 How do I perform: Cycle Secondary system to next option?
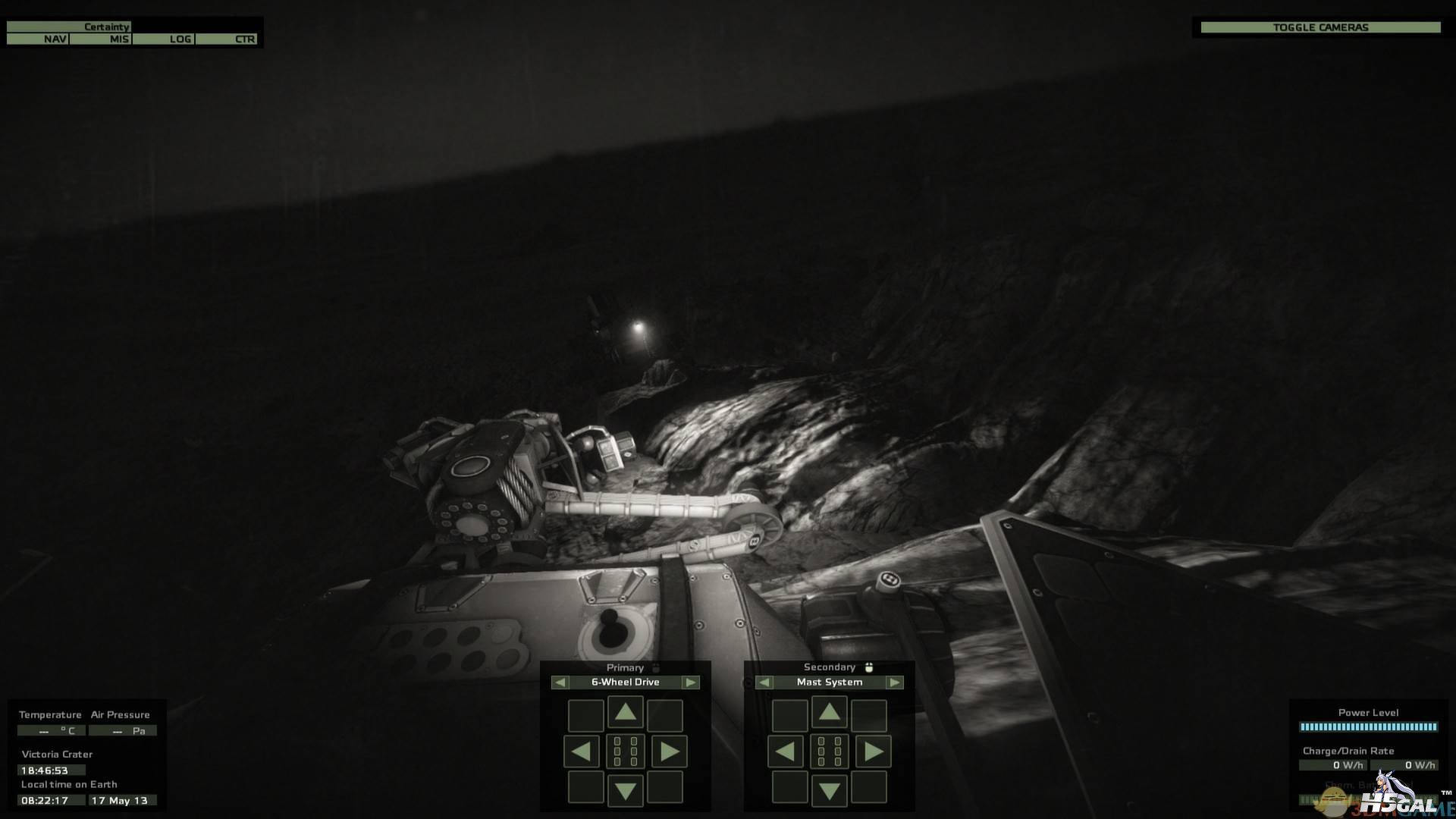[895, 682]
